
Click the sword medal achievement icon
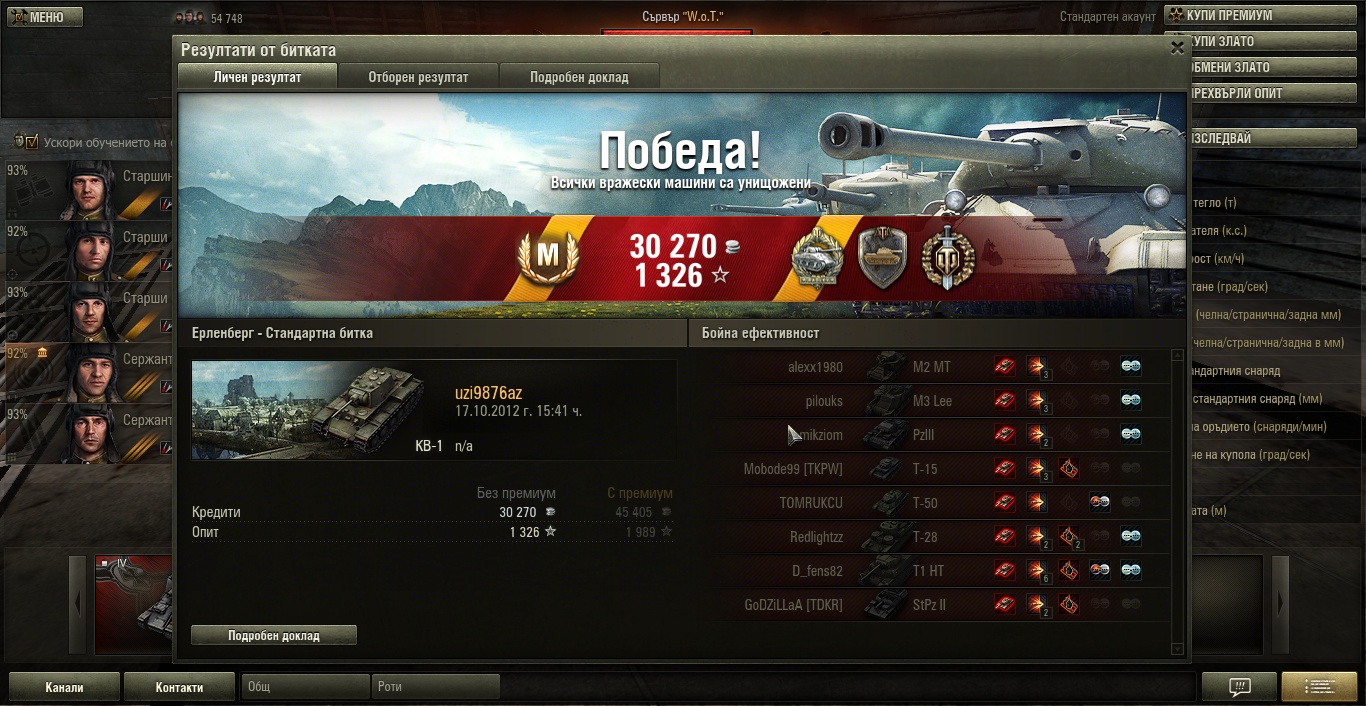(x=947, y=258)
